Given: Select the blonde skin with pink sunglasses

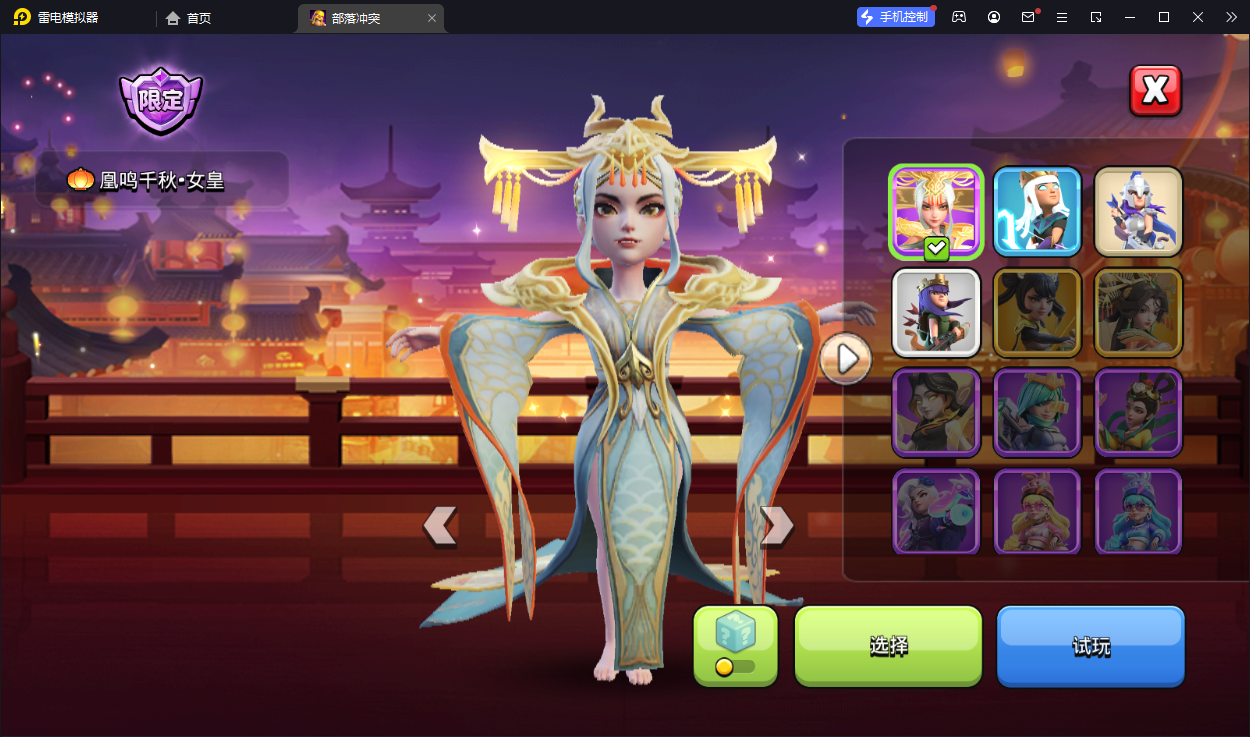Looking at the screenshot, I should 1037,510.
